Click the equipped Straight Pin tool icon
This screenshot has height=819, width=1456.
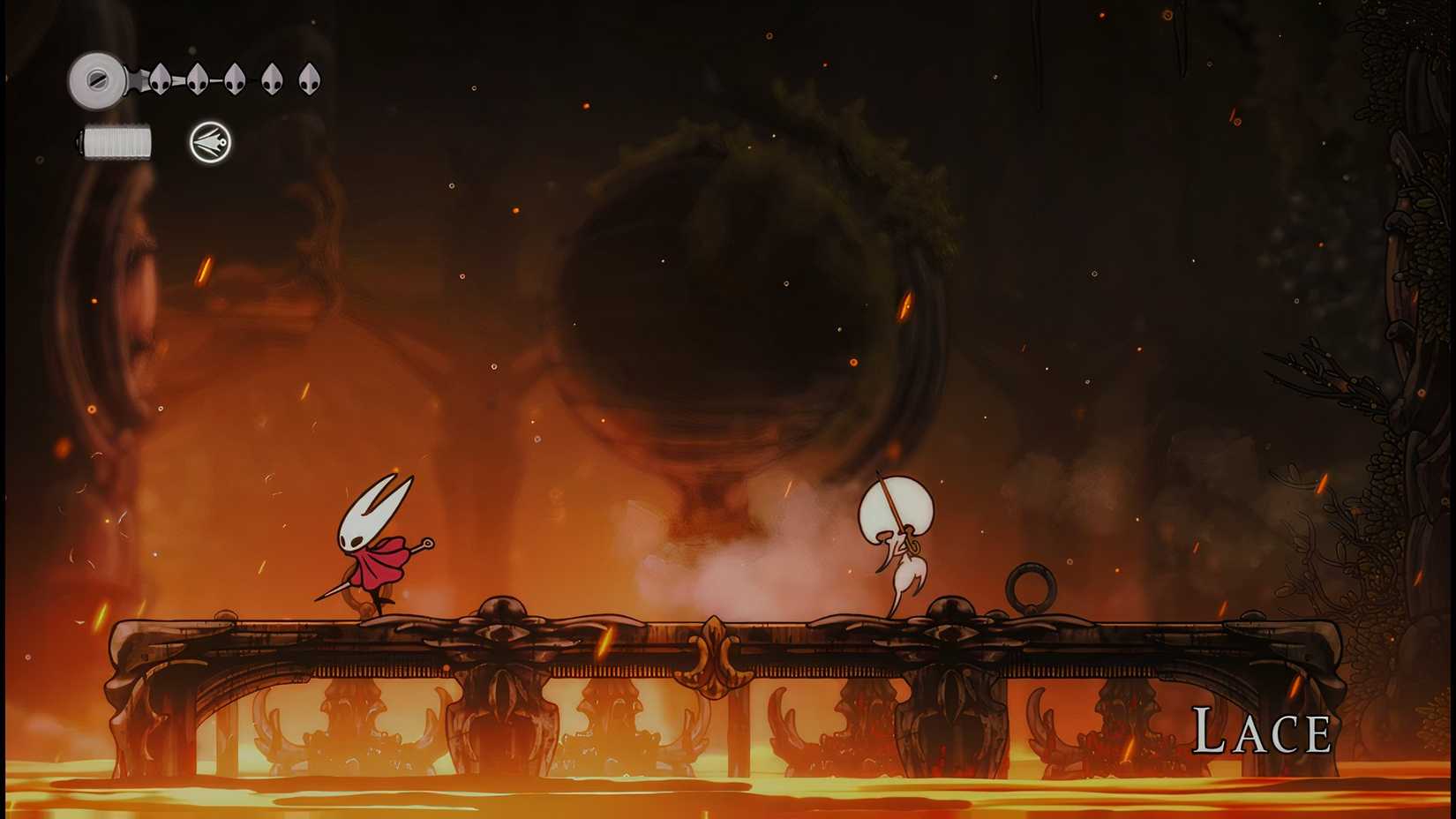[211, 143]
